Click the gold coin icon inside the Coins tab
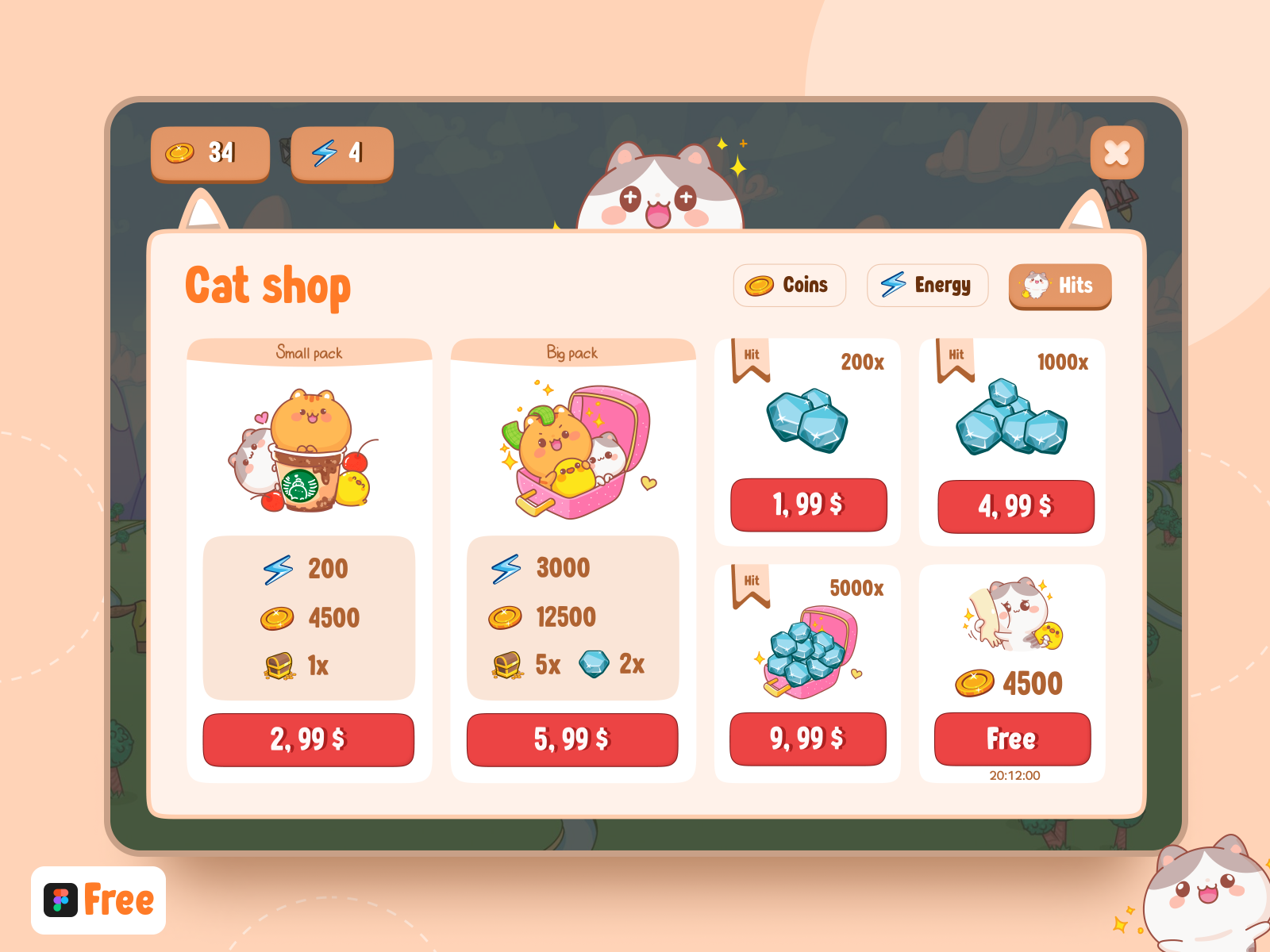Screen dimensions: 1270x952 click(x=760, y=286)
